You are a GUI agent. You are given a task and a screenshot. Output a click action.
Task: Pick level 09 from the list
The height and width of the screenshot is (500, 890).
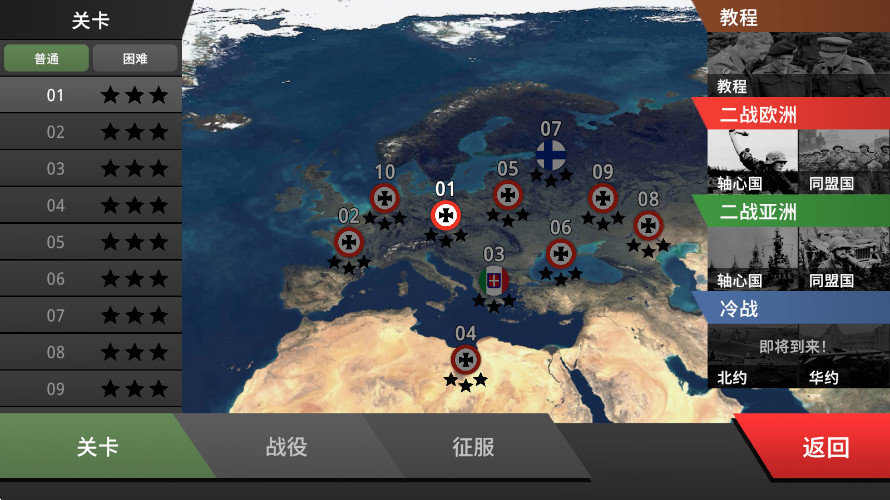coord(90,389)
